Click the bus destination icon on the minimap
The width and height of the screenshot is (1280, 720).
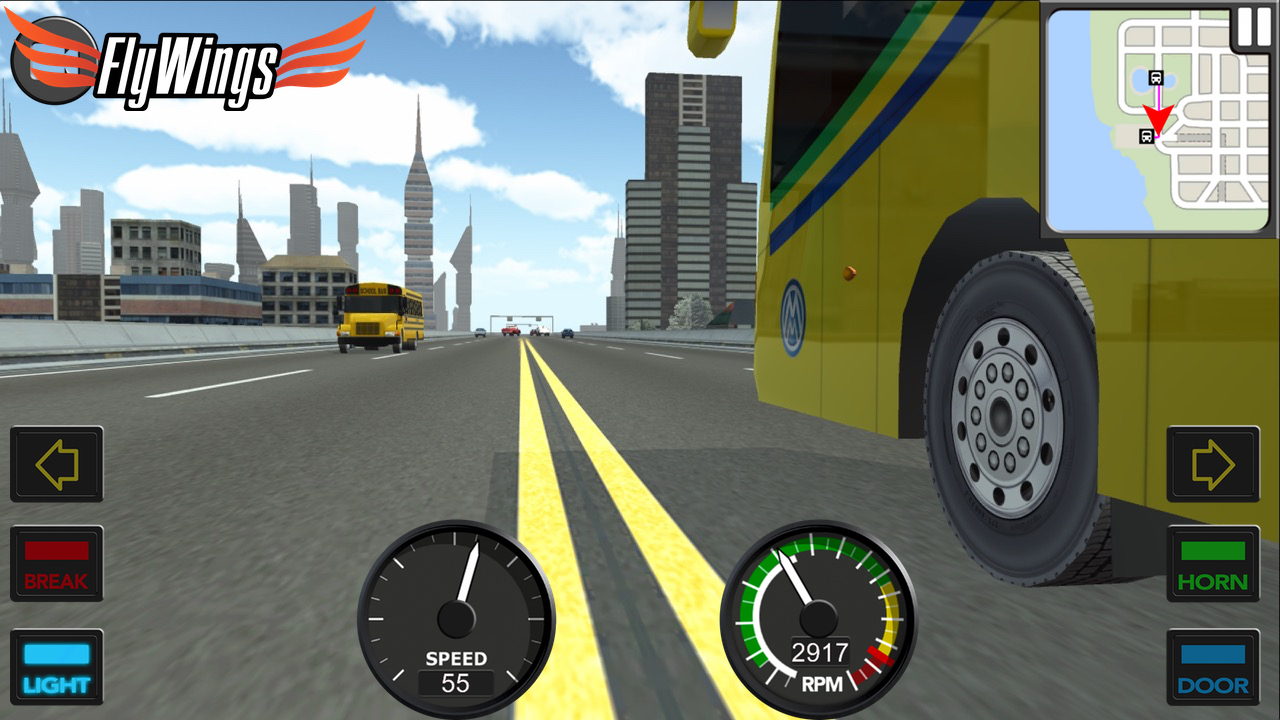click(x=1146, y=136)
